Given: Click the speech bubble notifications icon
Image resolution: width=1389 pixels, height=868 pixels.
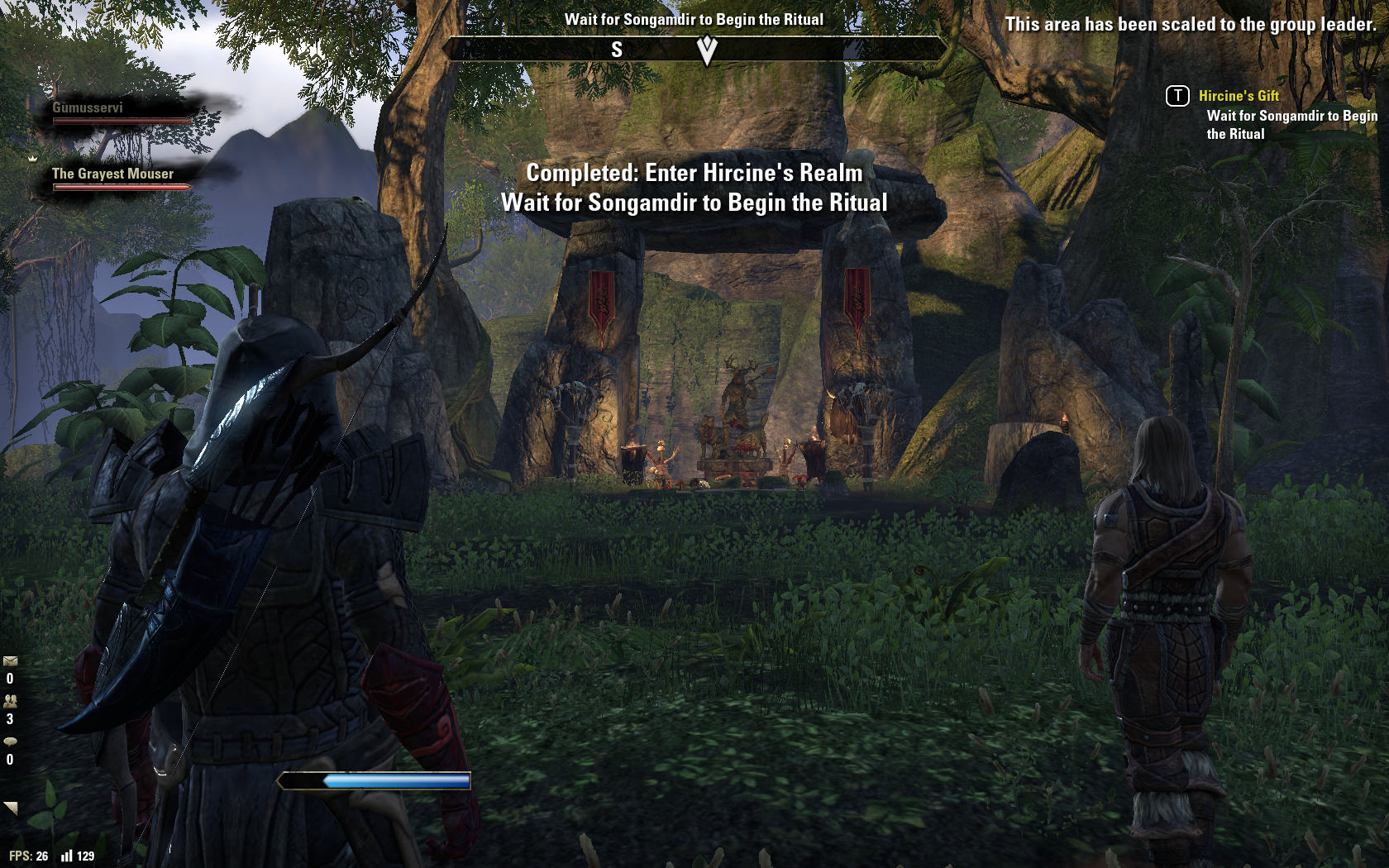Looking at the screenshot, I should (x=10, y=742).
